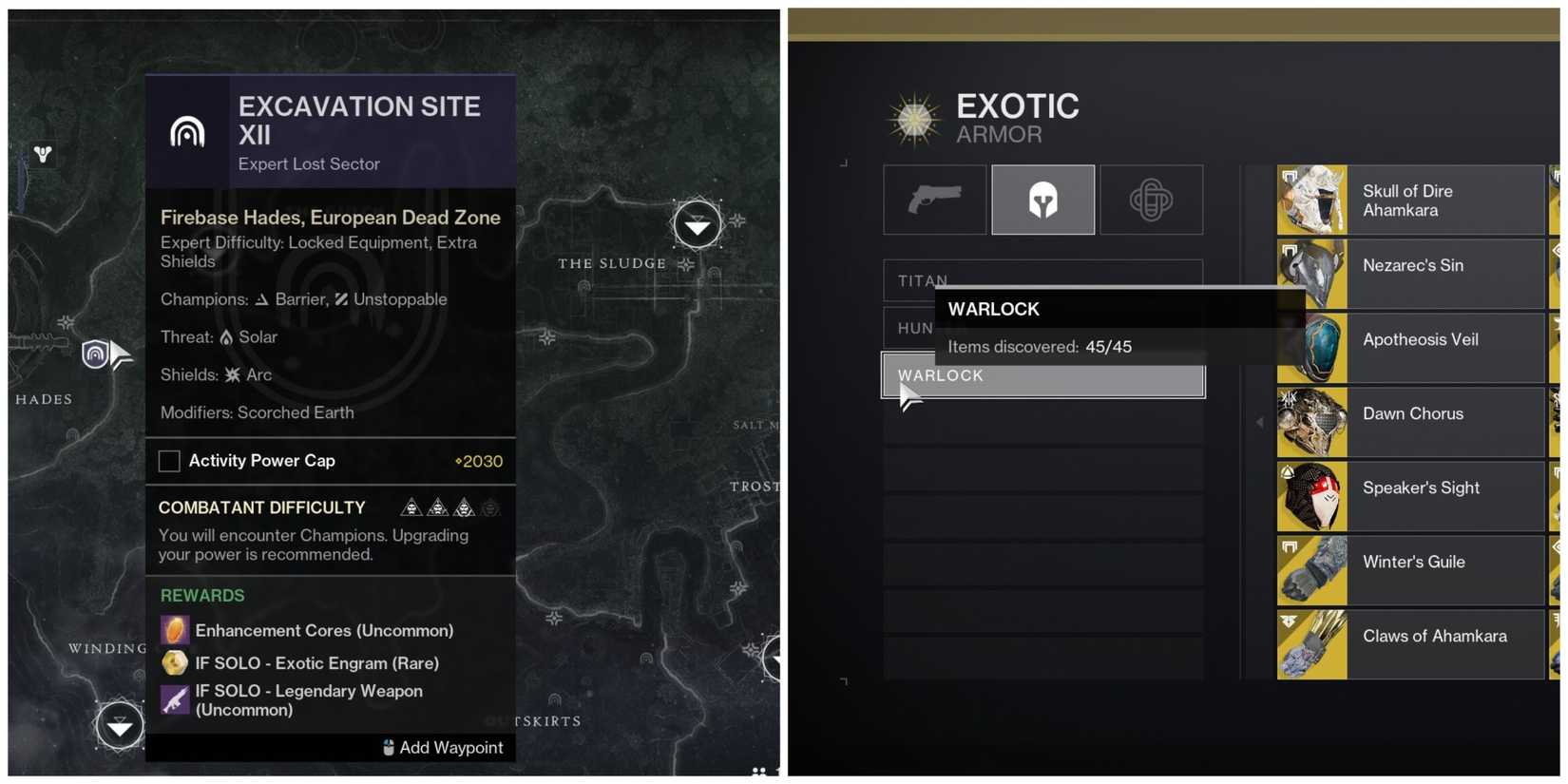Click the Solar threat icon
Image resolution: width=1568 pixels, height=784 pixels.
[x=224, y=336]
